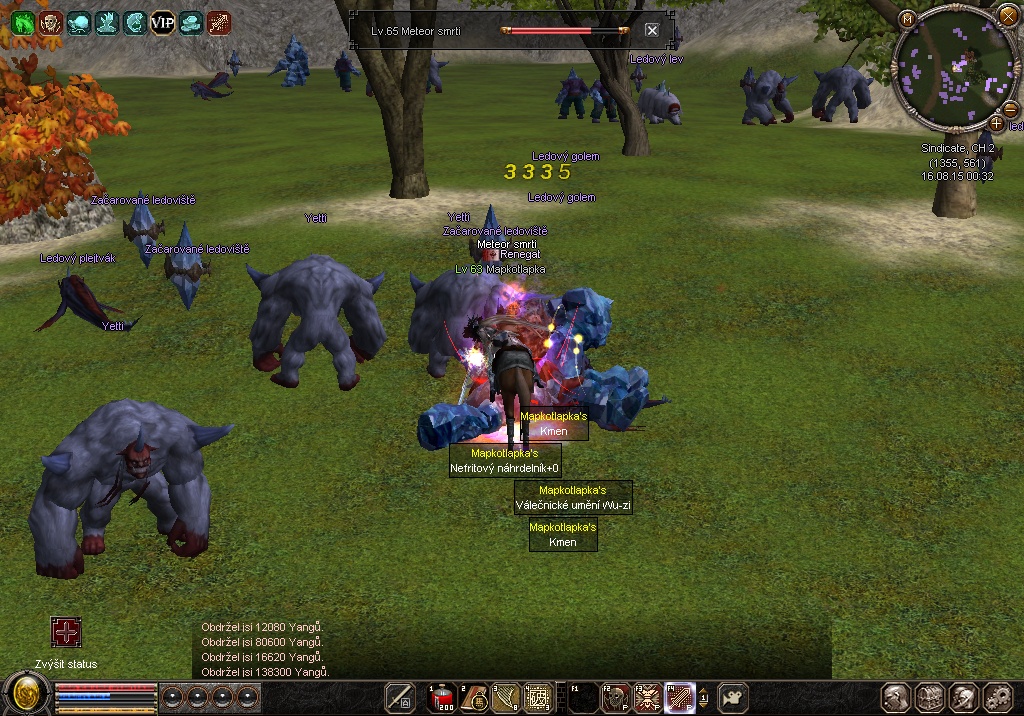Activate the skill in quickslot F3

(x=648, y=697)
